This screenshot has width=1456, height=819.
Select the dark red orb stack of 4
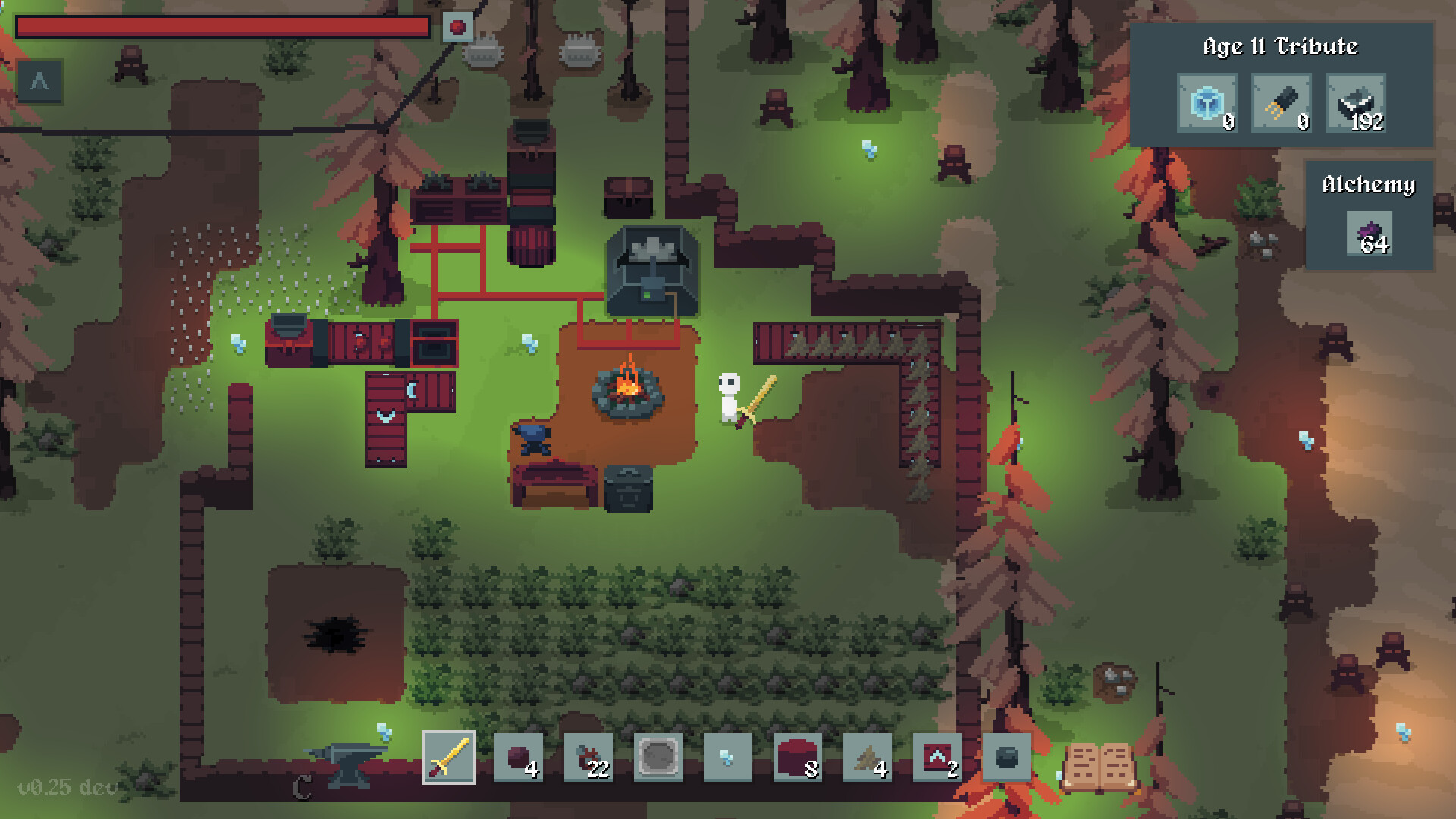coord(518,757)
